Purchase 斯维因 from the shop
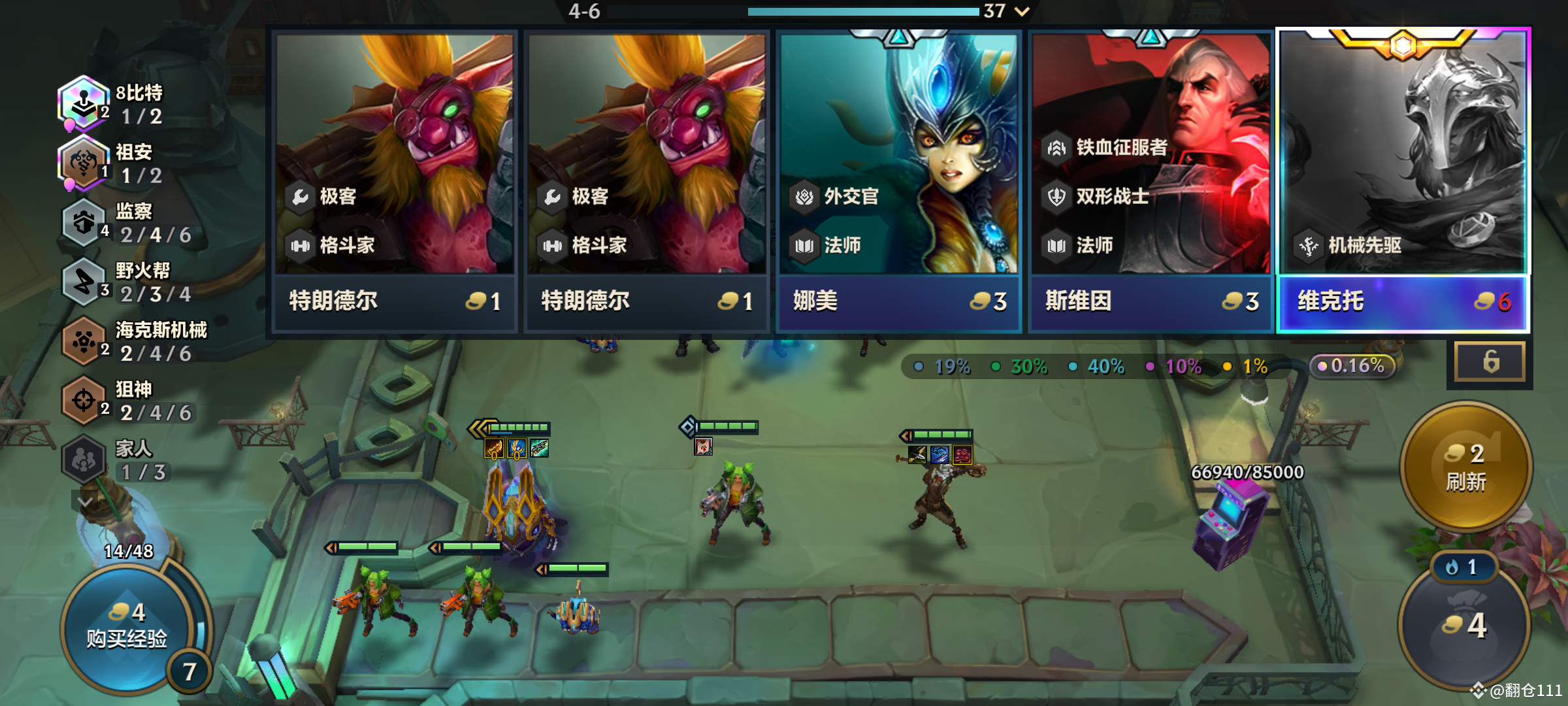Image resolution: width=1568 pixels, height=706 pixels. pos(1151,182)
